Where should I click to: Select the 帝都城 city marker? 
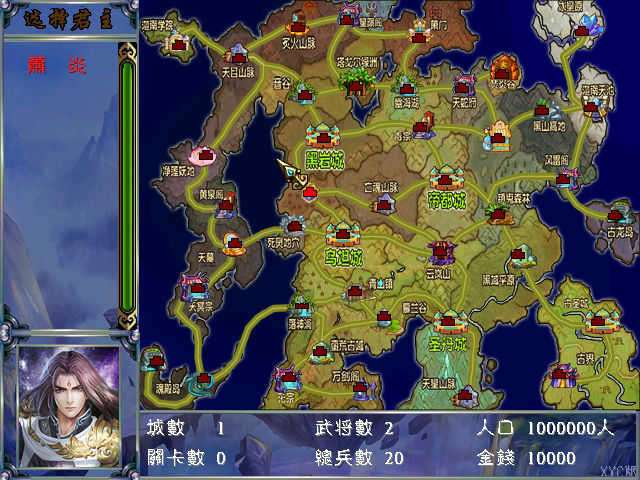click(447, 179)
